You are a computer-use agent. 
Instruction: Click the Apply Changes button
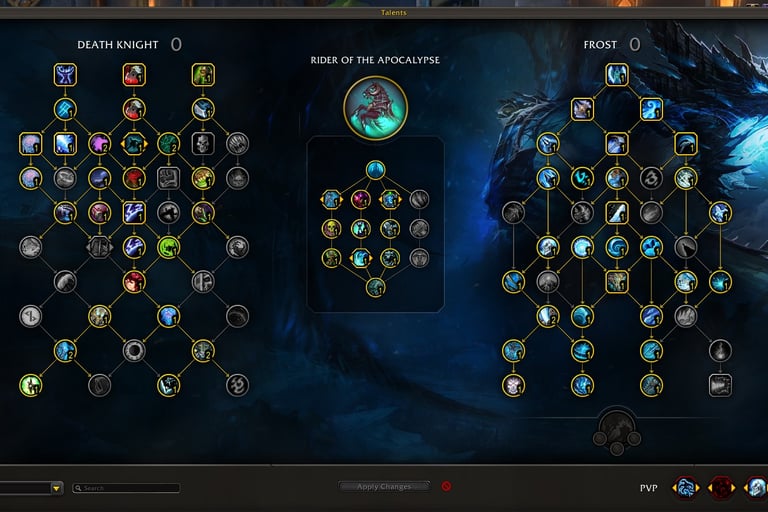tap(383, 487)
